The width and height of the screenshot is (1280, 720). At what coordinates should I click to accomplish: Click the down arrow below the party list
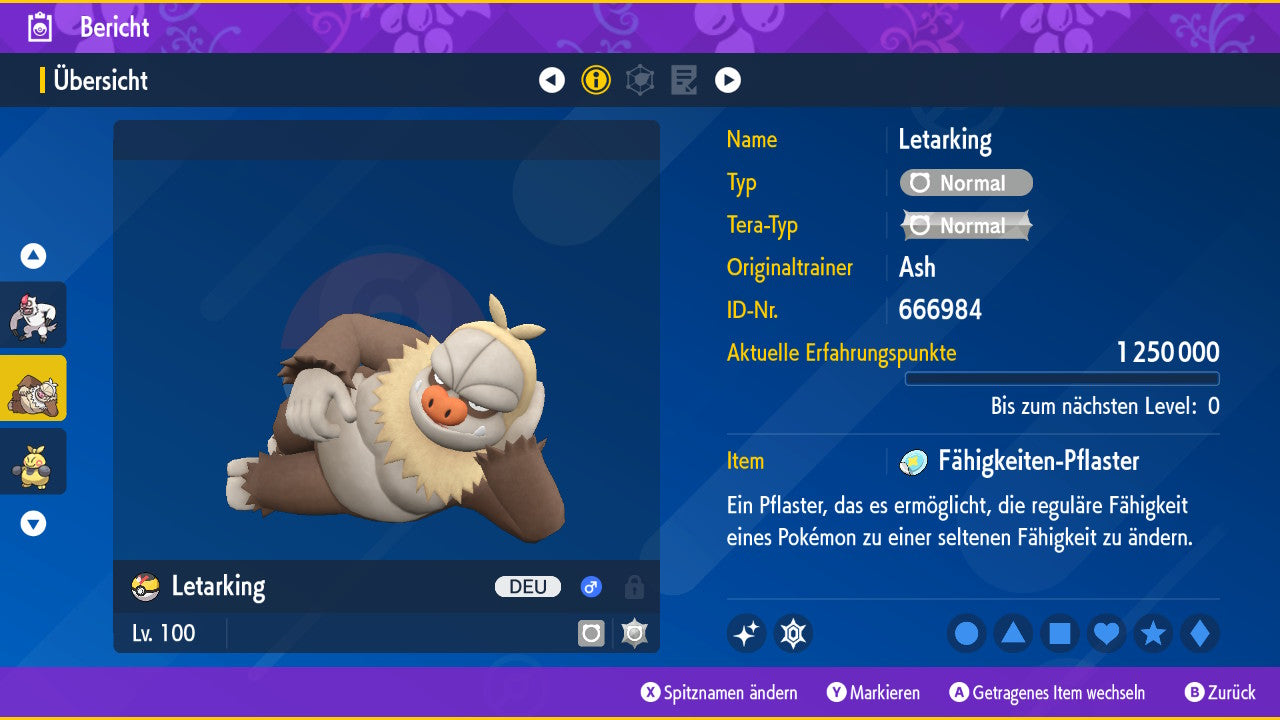[x=33, y=523]
